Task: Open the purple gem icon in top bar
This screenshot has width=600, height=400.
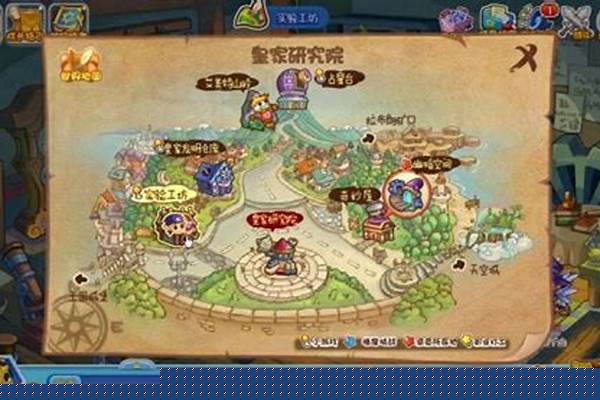Action: tap(455, 18)
